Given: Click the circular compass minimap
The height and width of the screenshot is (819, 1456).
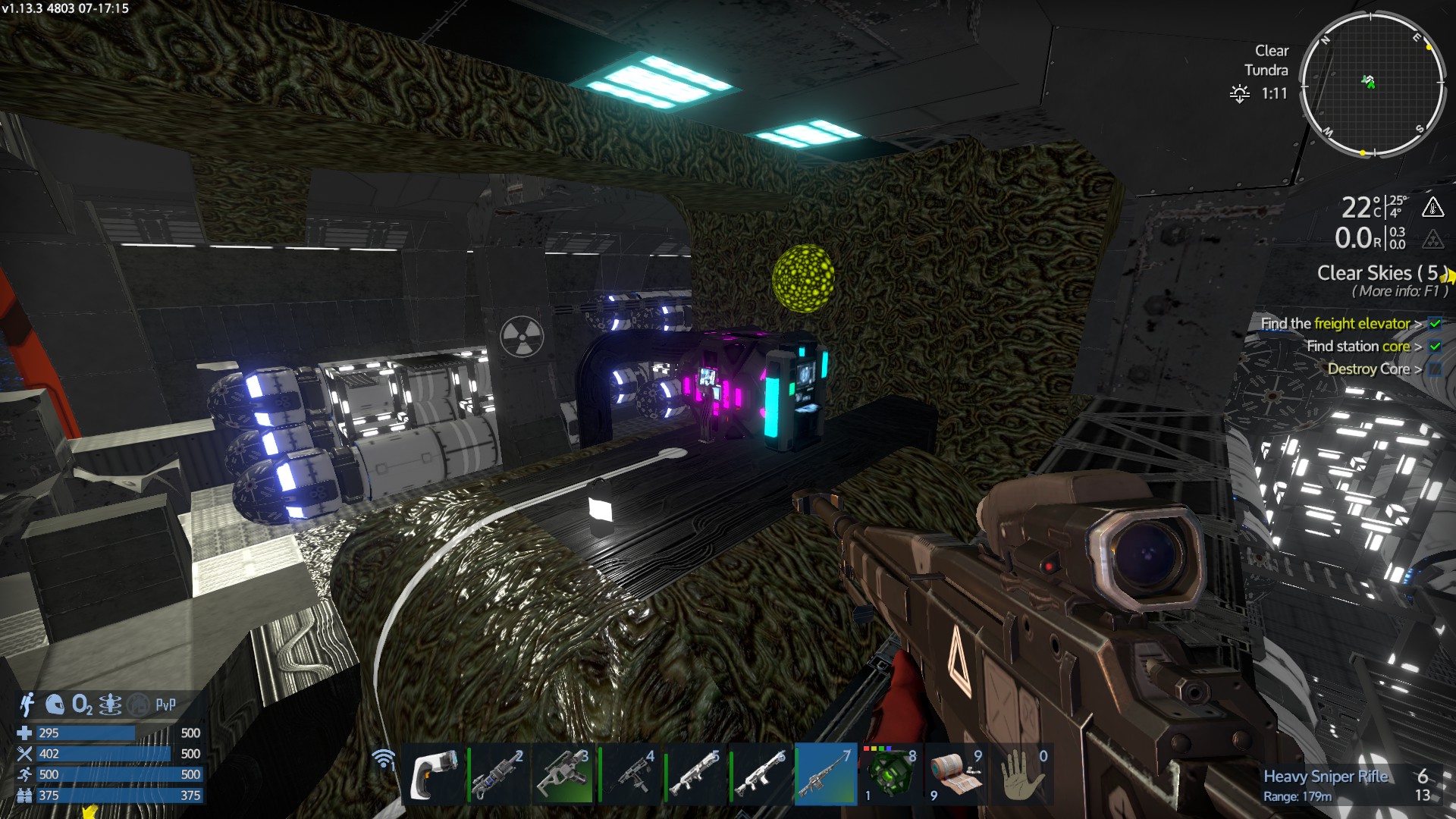Looking at the screenshot, I should [x=1371, y=84].
